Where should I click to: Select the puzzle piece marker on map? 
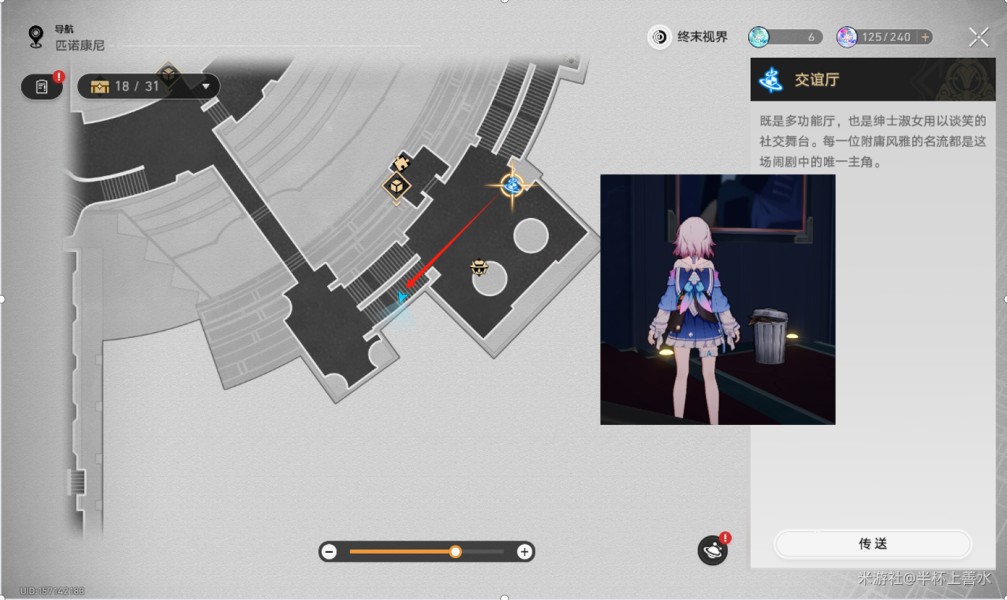pos(403,160)
